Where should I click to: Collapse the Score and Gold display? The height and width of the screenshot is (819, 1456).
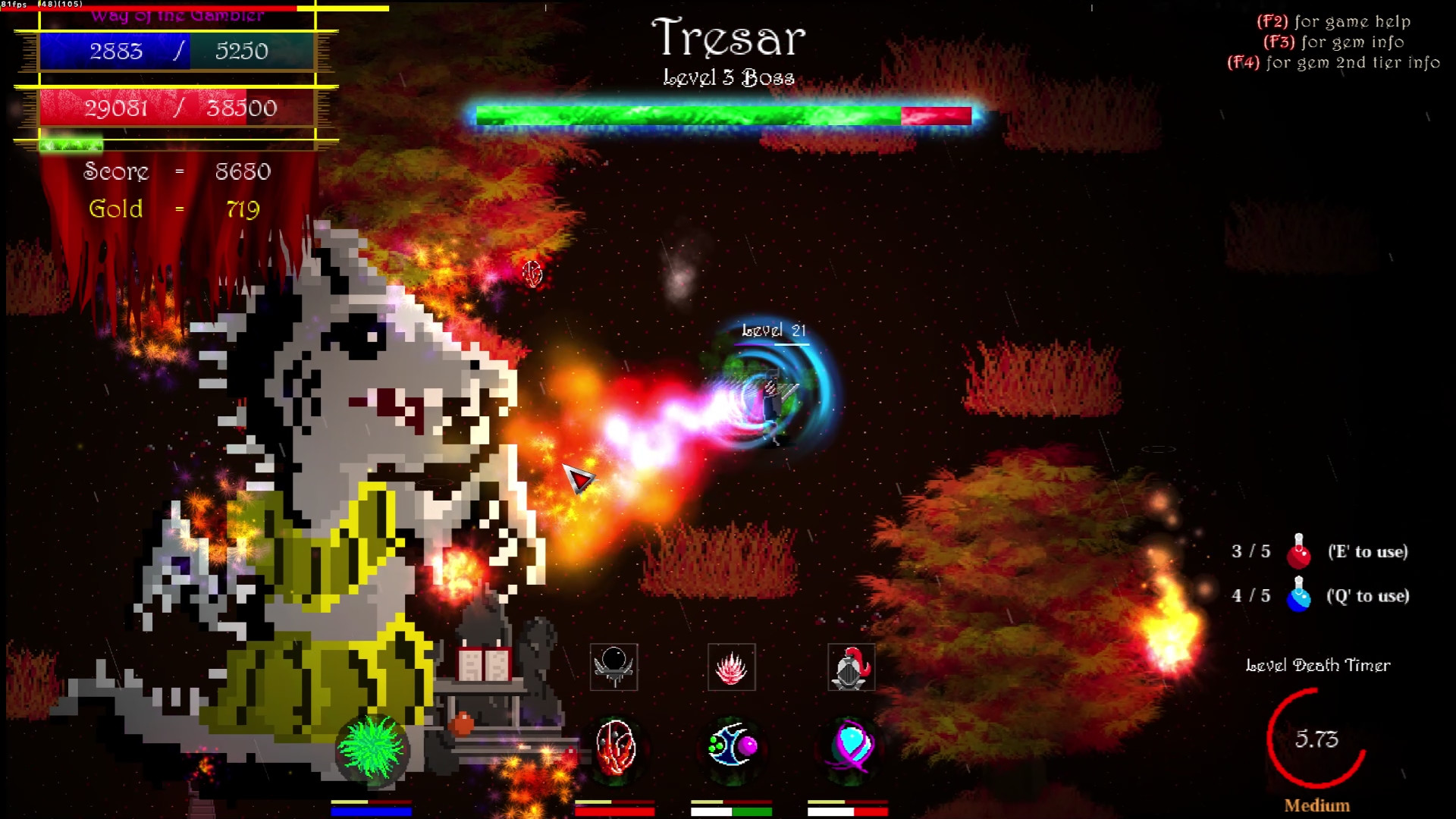176,190
